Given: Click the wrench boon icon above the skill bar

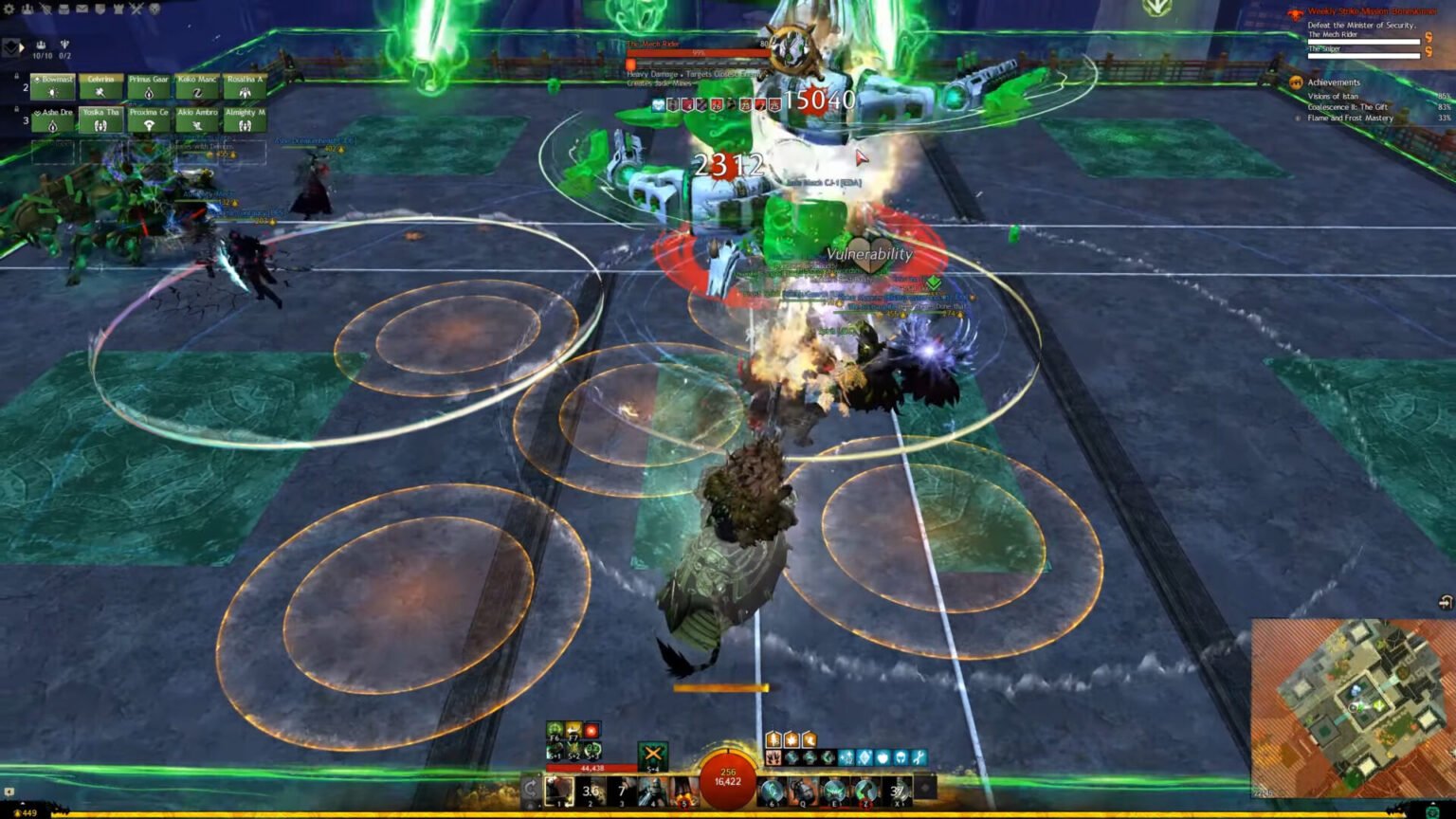Looking at the screenshot, I should coord(919,758).
